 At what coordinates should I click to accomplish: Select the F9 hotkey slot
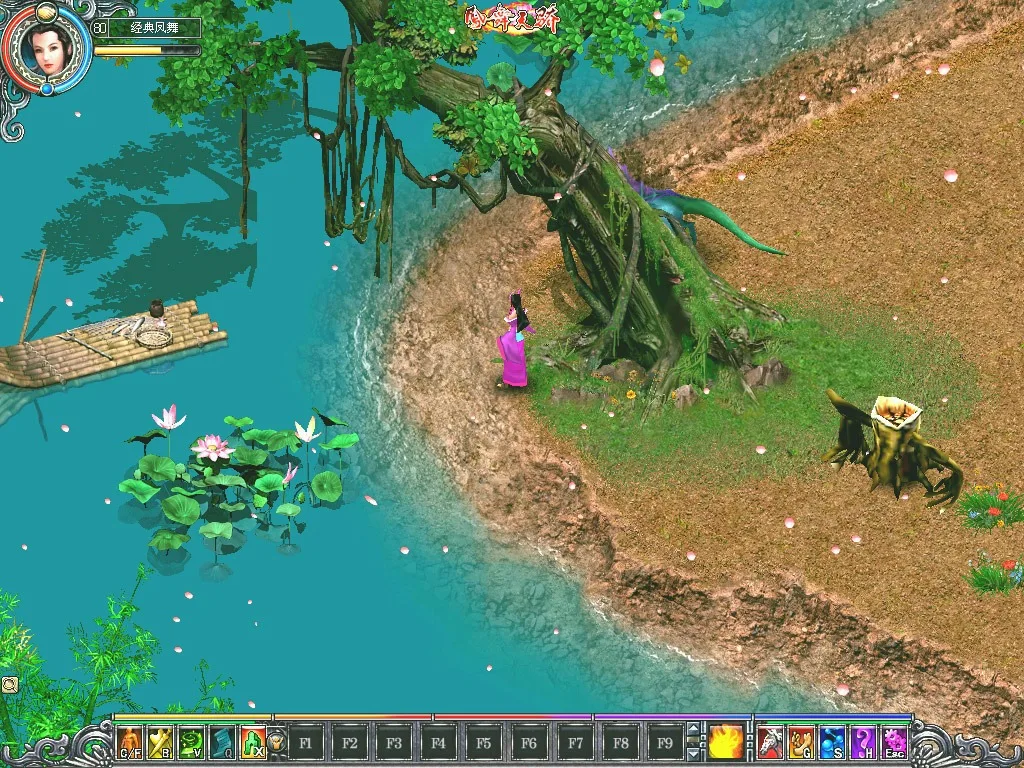pyautogui.click(x=663, y=743)
